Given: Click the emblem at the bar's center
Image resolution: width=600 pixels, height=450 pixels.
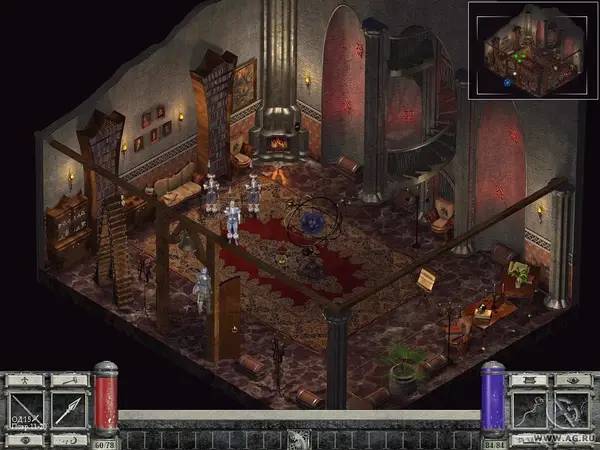Looking at the screenshot, I should (x=299, y=438).
